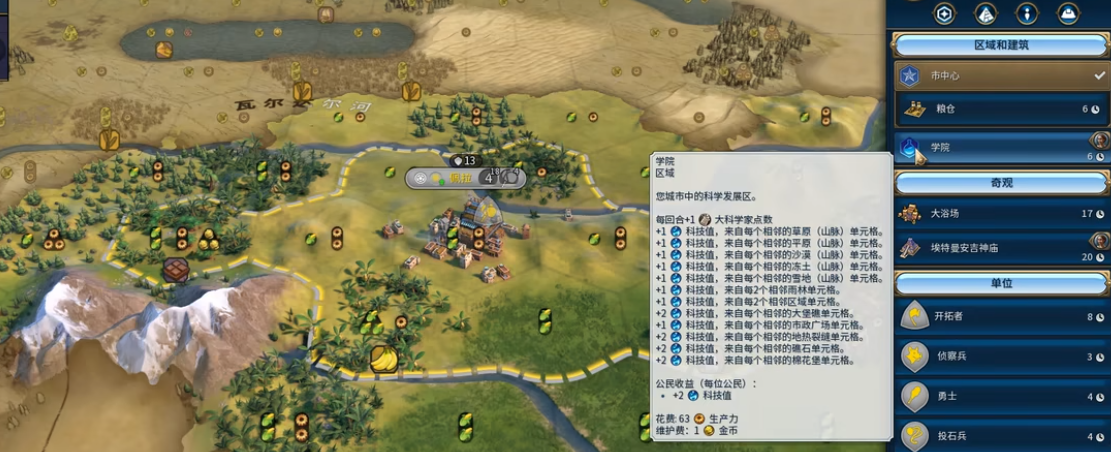Click the city name banner on map

[460, 178]
